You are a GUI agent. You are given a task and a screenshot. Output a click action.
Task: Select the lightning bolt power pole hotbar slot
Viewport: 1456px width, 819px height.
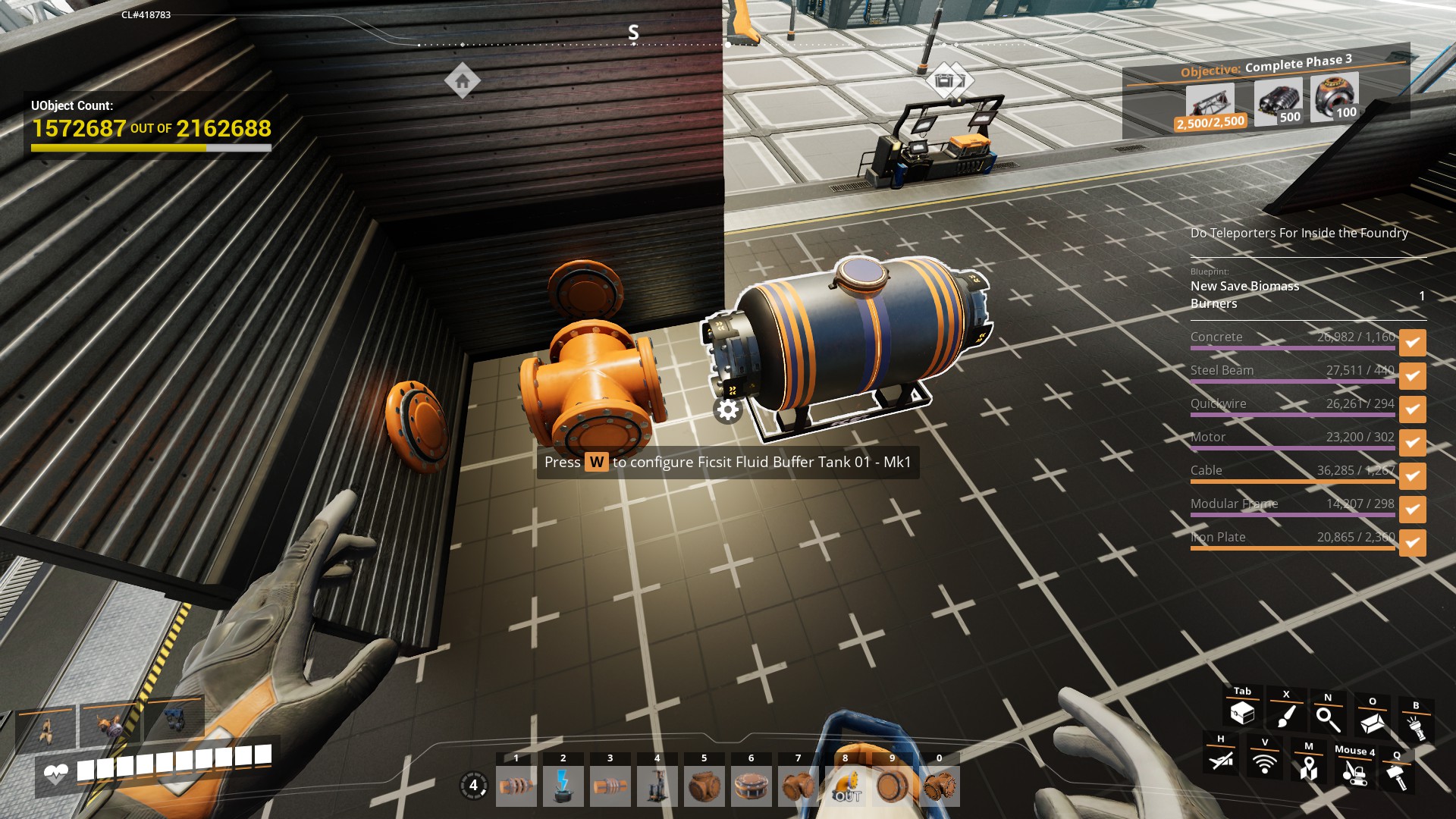click(563, 786)
